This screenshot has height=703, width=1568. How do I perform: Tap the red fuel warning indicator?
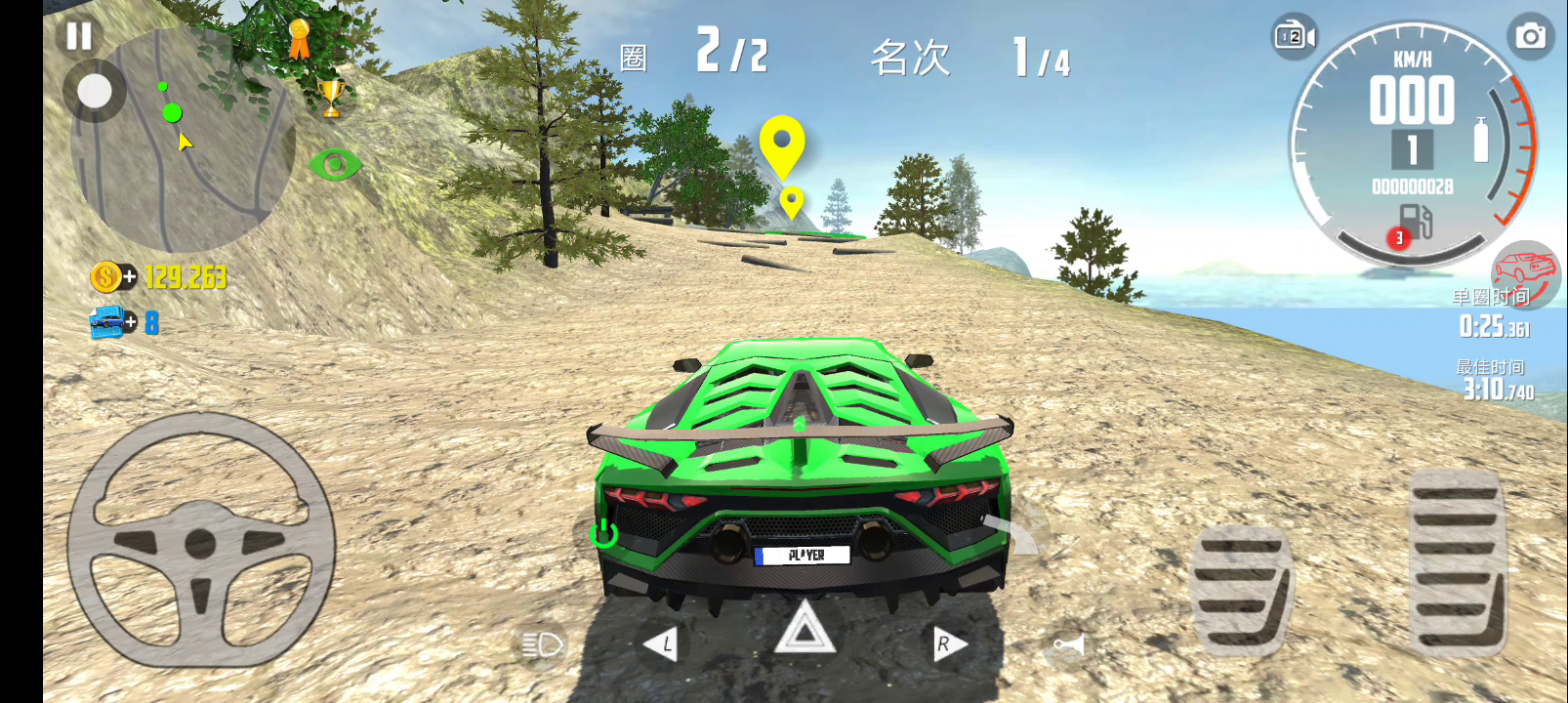coord(1399,238)
